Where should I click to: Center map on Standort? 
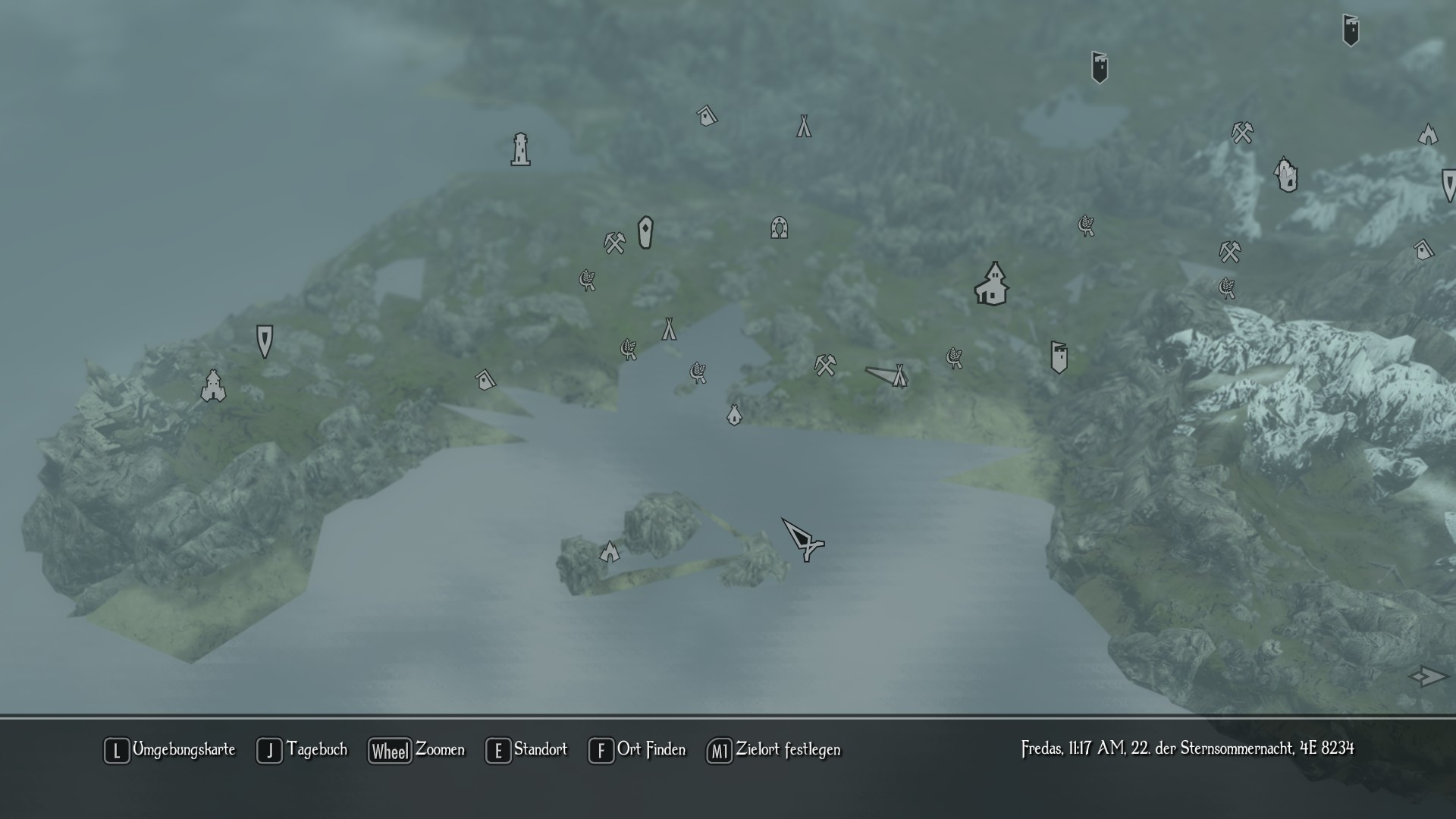click(526, 750)
